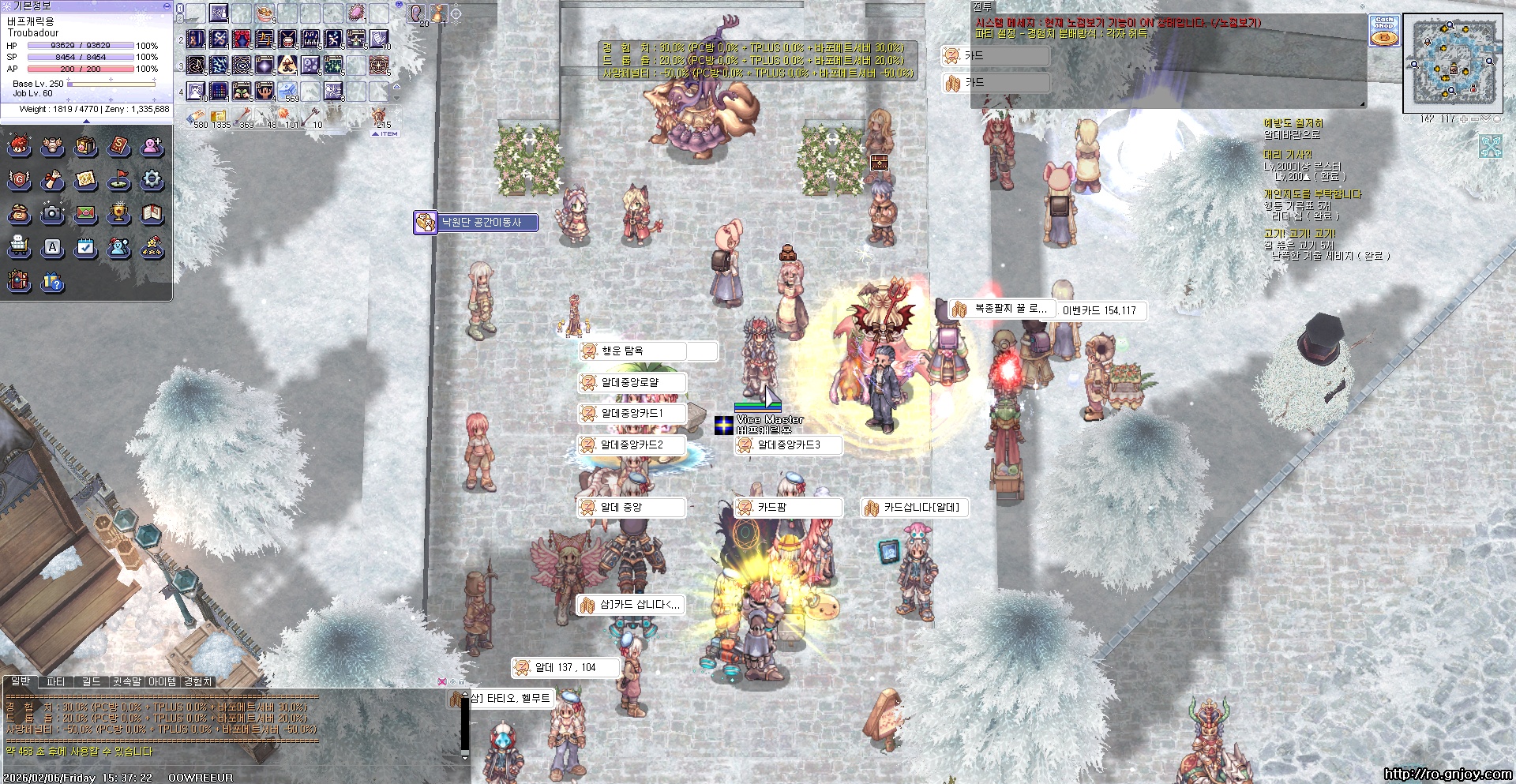The width and height of the screenshot is (1516, 784).
Task: Select the 귓속말 whisper chat tab
Action: coord(126,681)
